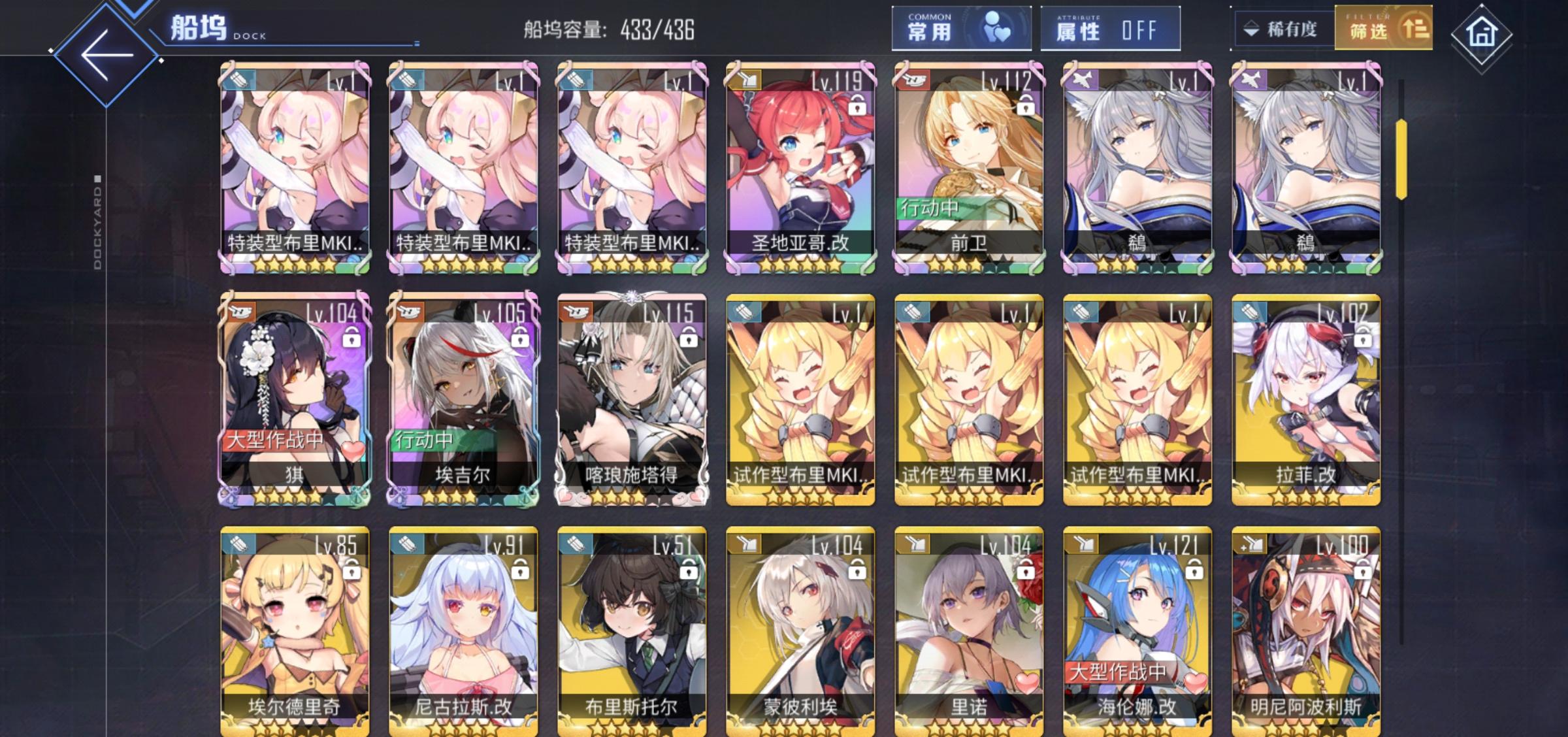The image size is (1568, 737).
Task: Click the sort-direction arrows beside 稀有度
Action: pyautogui.click(x=1251, y=27)
